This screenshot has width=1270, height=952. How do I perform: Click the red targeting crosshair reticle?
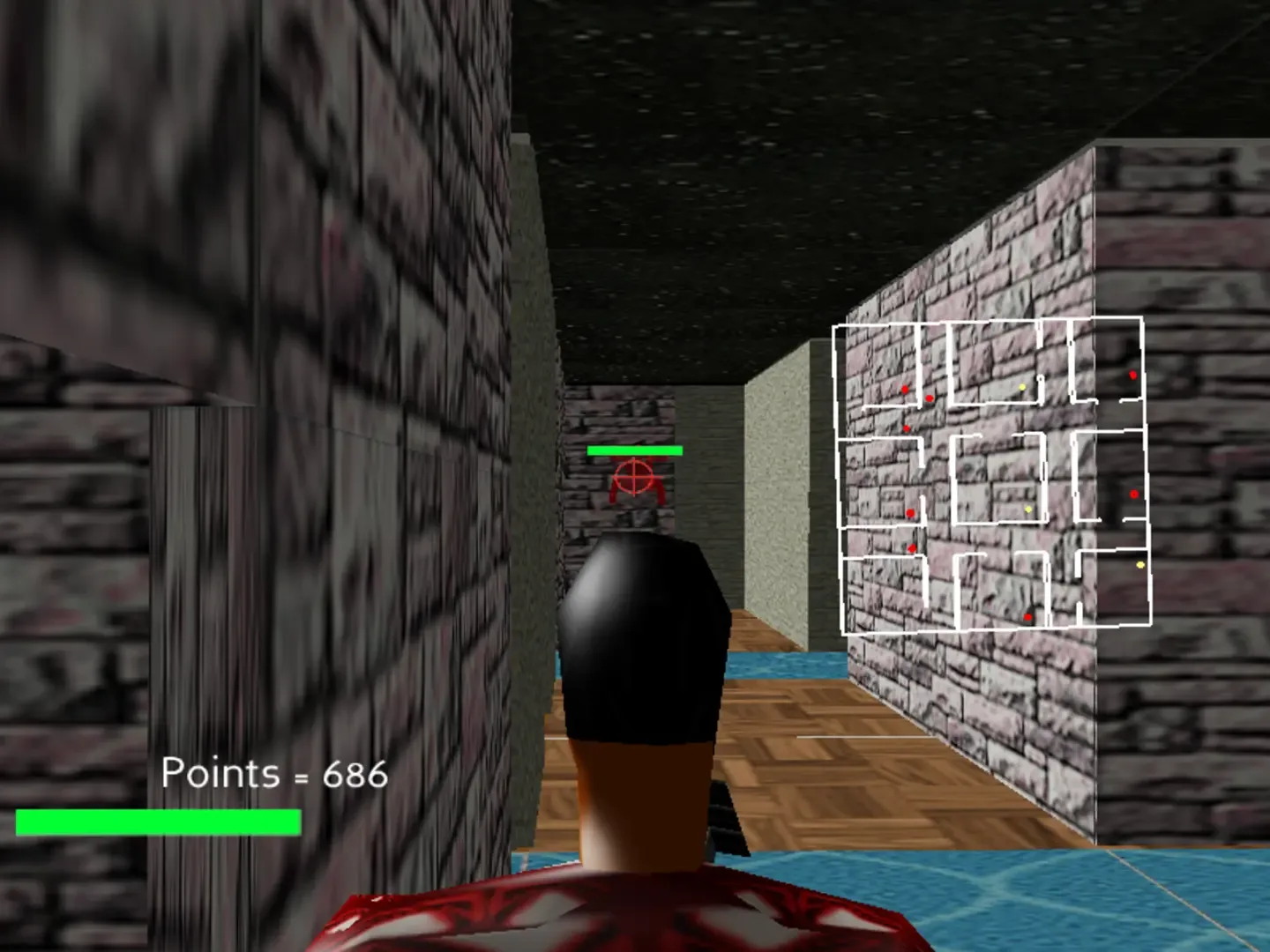pos(634,479)
